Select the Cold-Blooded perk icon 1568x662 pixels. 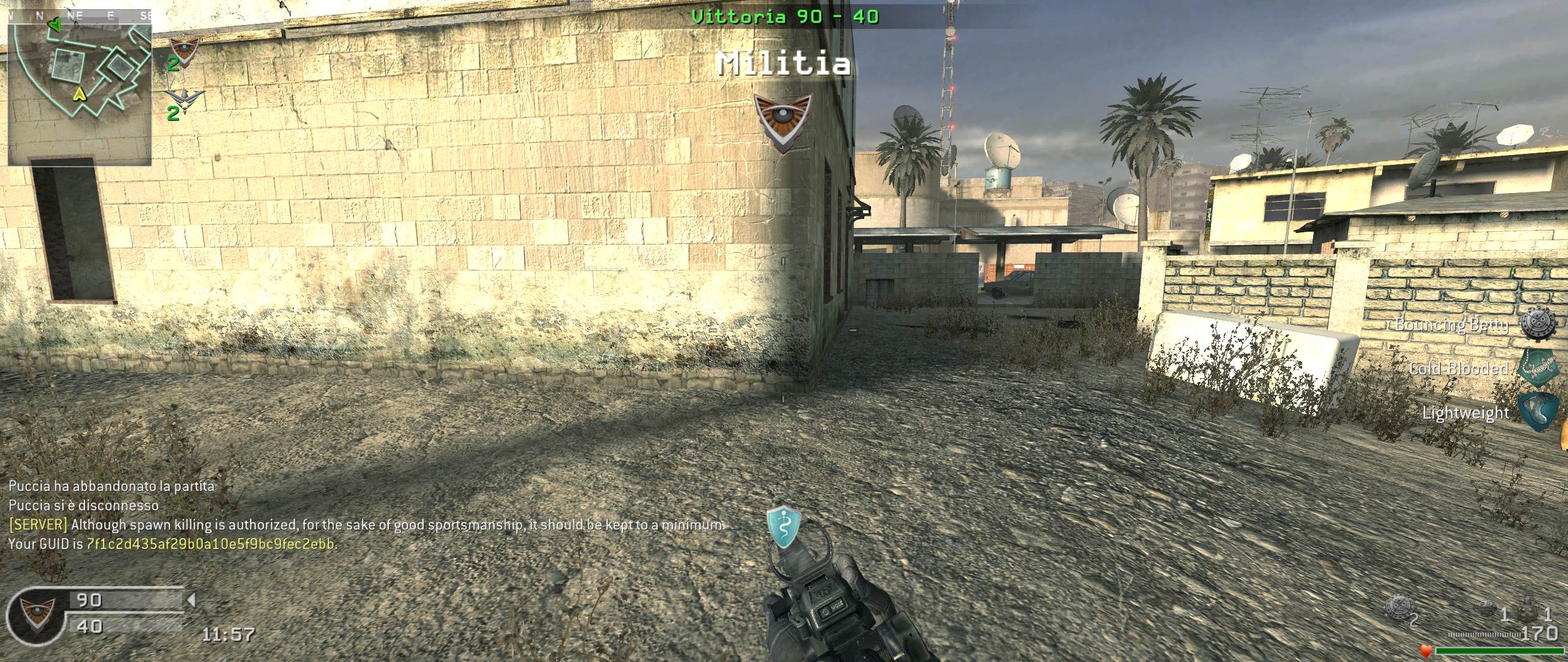[x=1538, y=368]
